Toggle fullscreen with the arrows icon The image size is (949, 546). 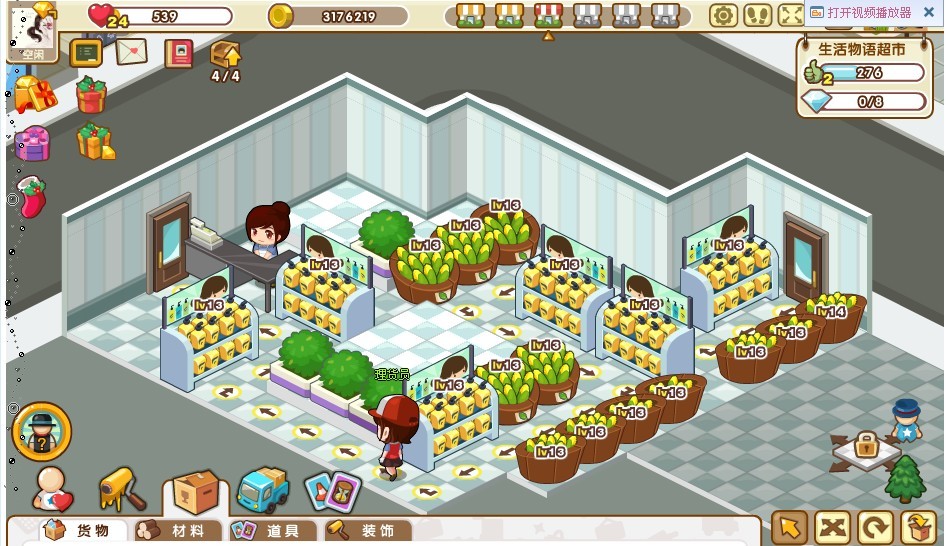tap(790, 15)
